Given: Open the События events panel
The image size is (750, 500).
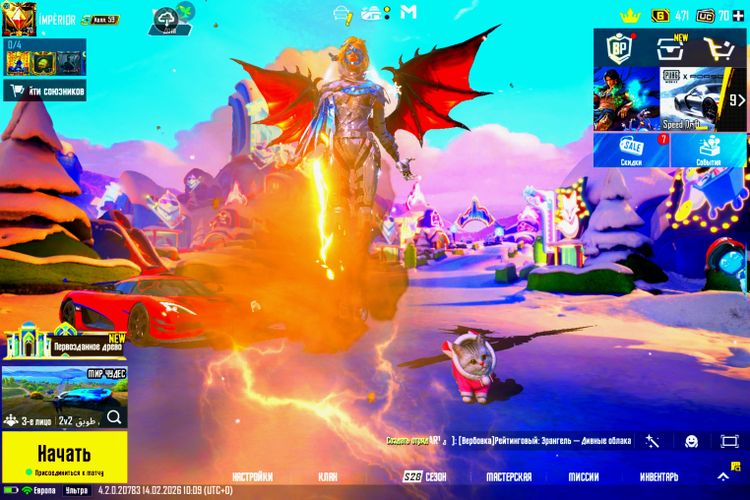Looking at the screenshot, I should click(709, 150).
